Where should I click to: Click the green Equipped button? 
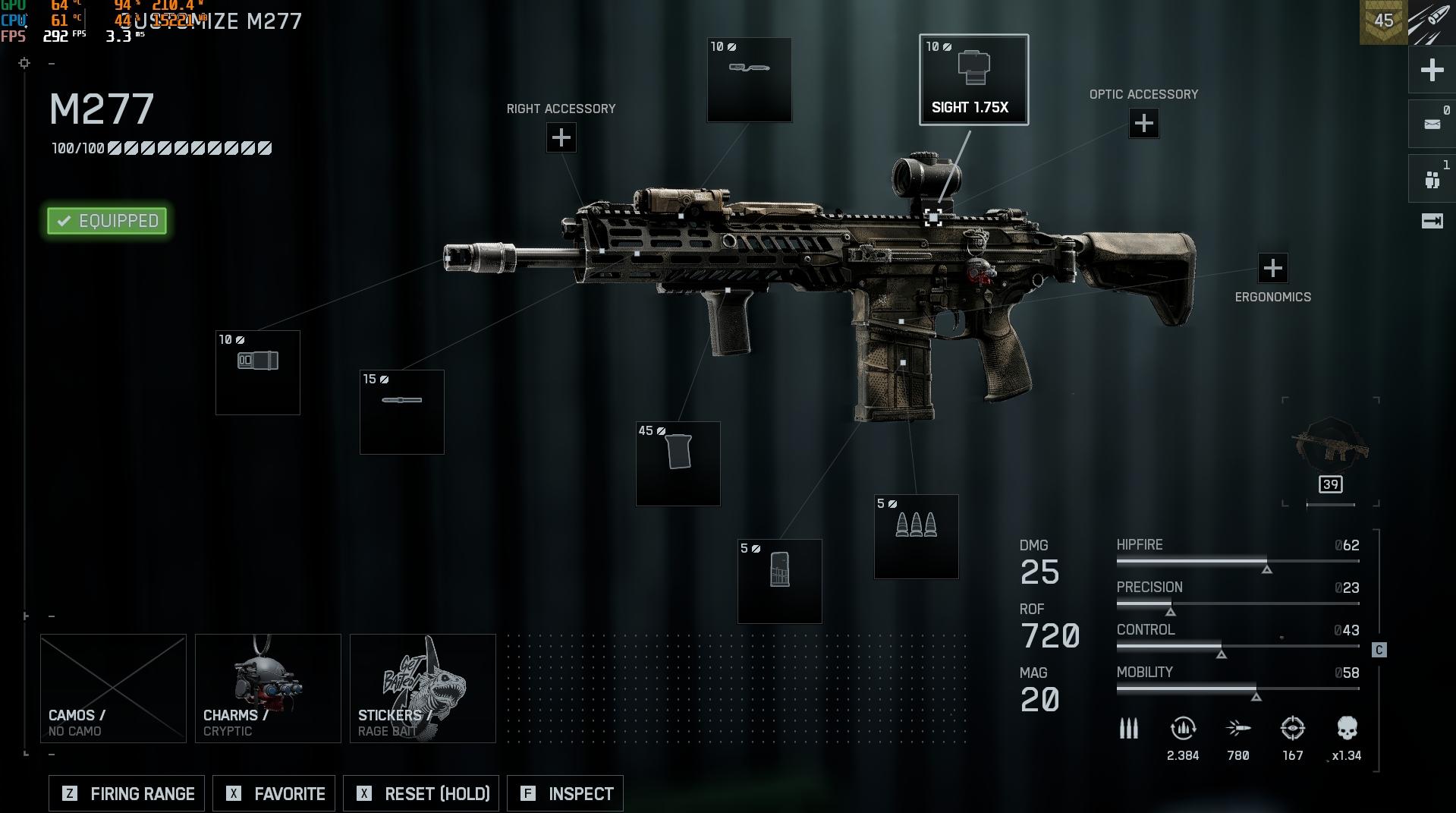[x=107, y=221]
